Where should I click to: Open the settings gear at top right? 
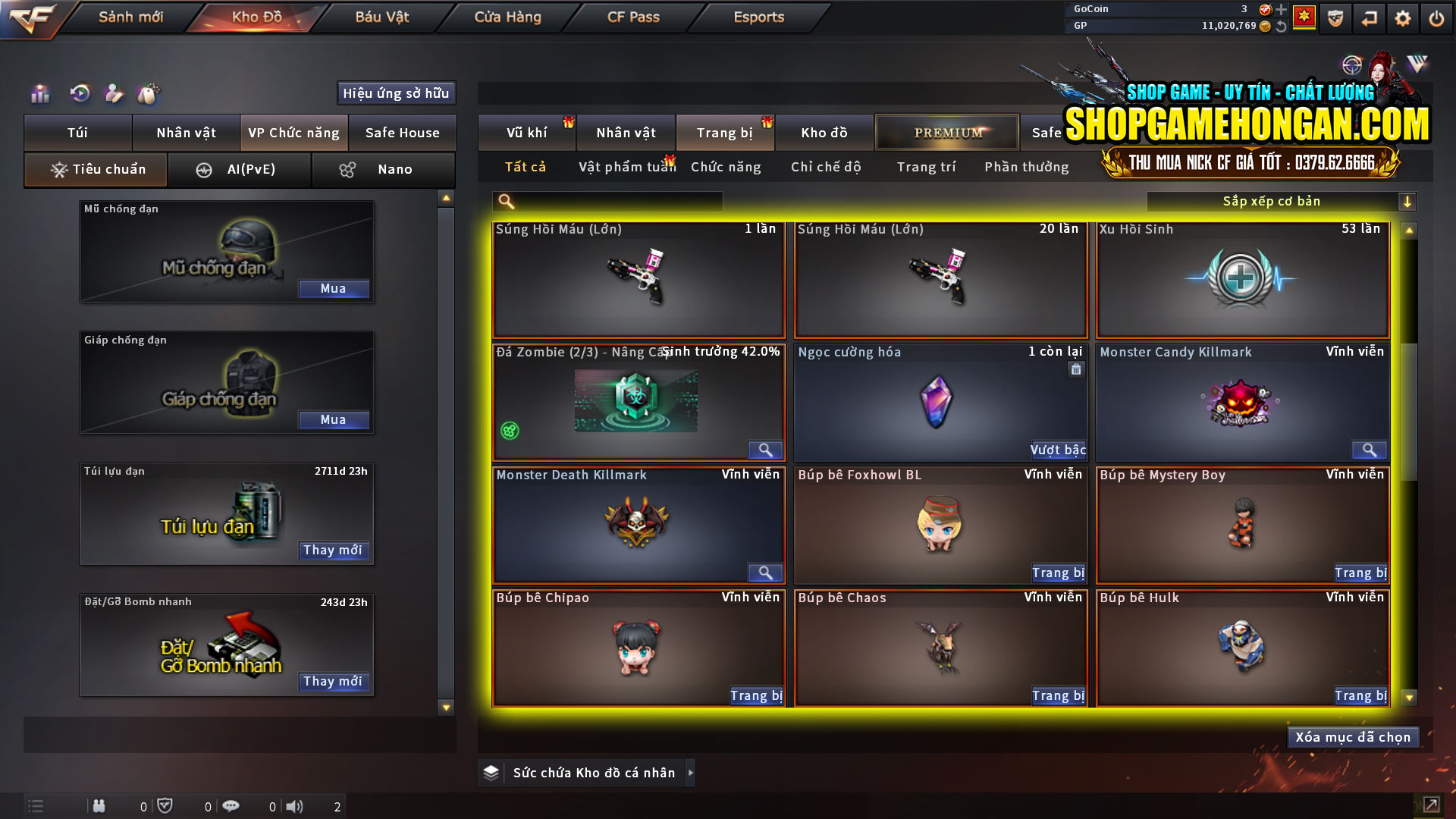[x=1404, y=17]
